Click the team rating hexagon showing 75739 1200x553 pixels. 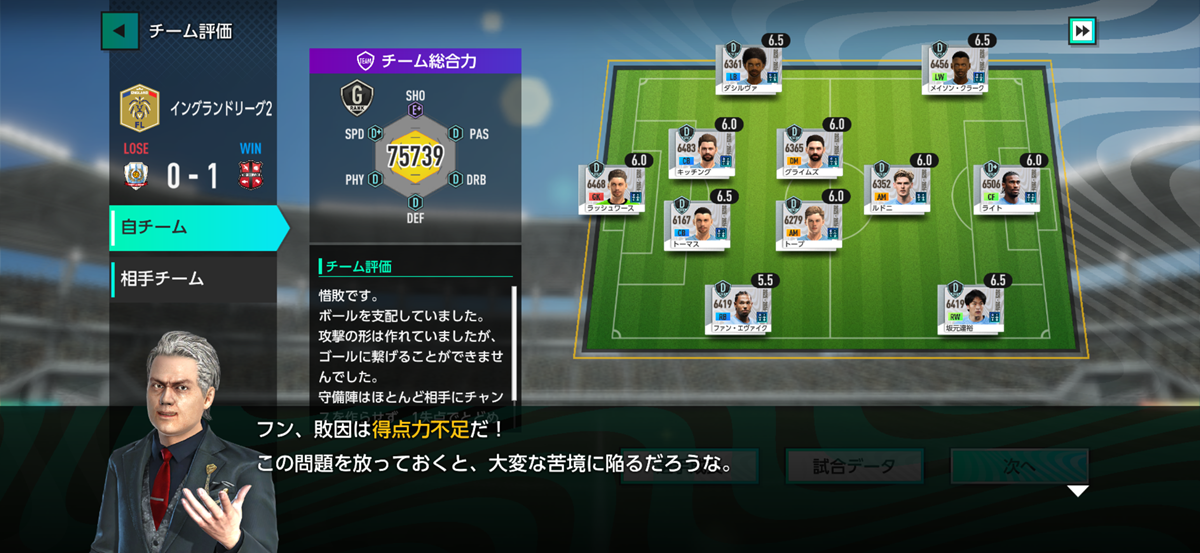415,157
